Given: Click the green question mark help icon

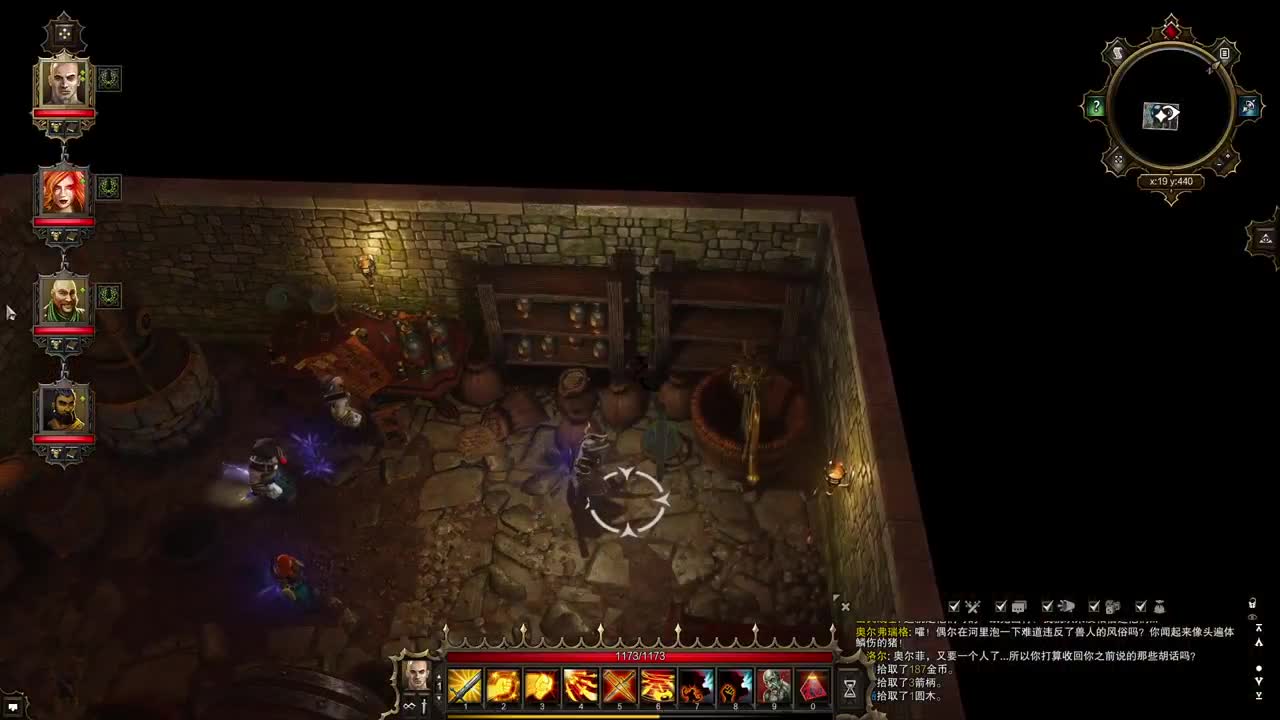Looking at the screenshot, I should (x=1095, y=107).
